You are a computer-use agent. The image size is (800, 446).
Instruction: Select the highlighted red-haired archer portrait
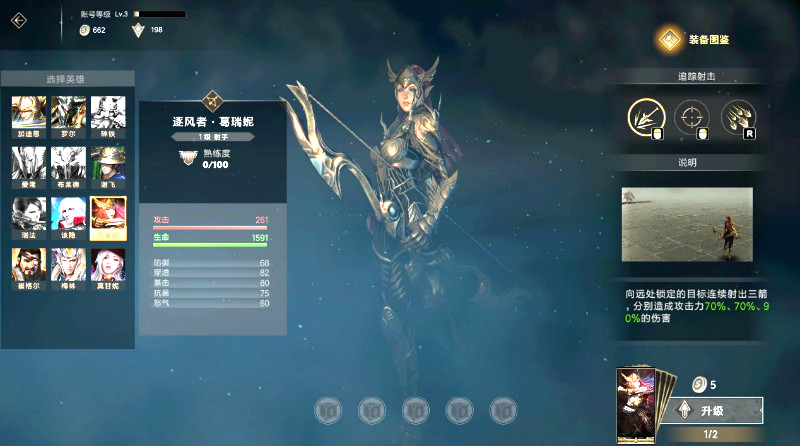point(108,214)
